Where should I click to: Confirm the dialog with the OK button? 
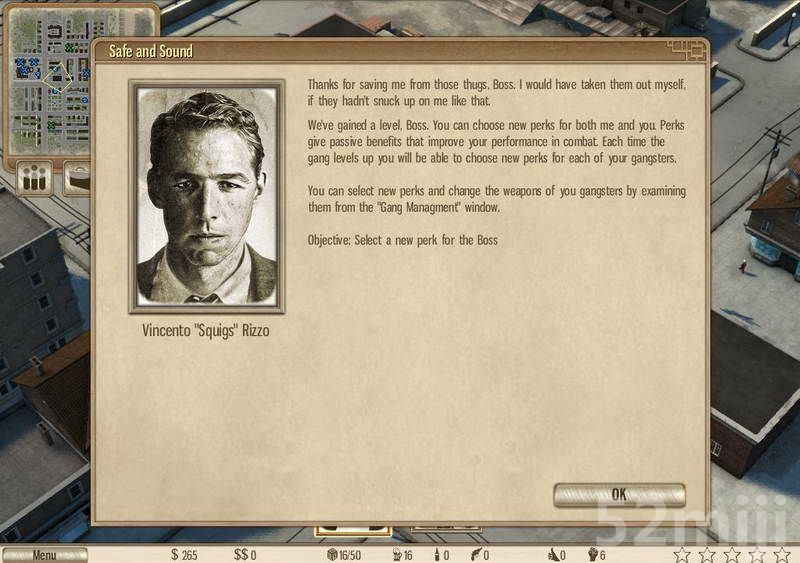[x=619, y=494]
